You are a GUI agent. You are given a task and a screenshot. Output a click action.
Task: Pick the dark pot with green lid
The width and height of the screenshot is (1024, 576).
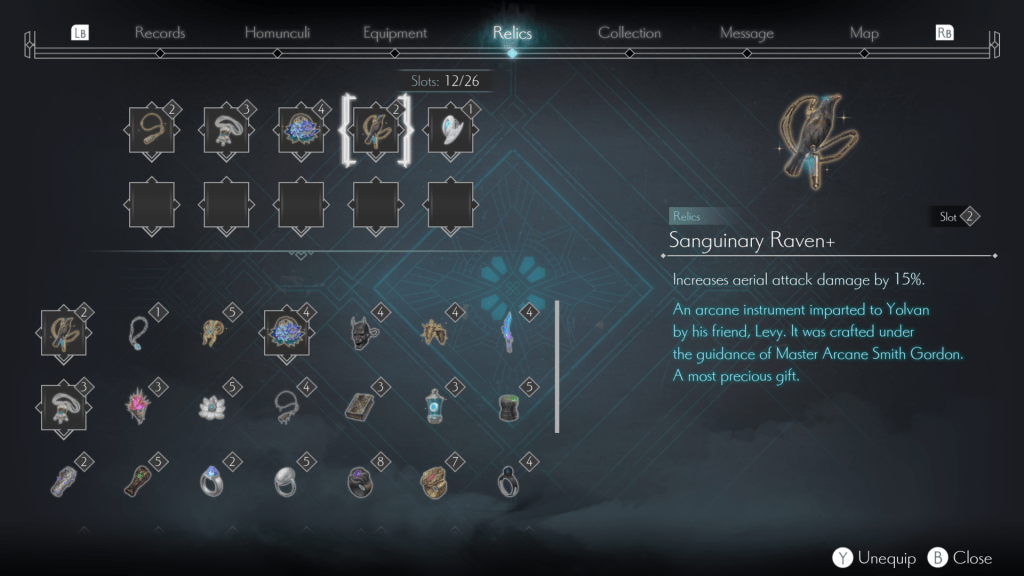pos(509,406)
